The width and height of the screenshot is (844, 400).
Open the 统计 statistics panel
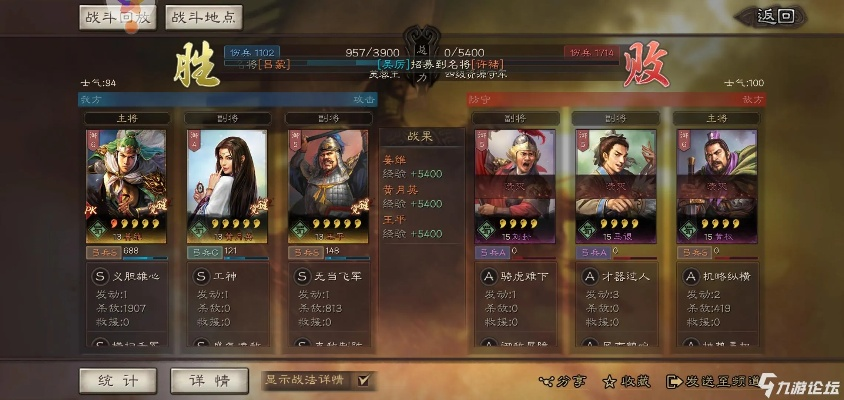point(118,380)
